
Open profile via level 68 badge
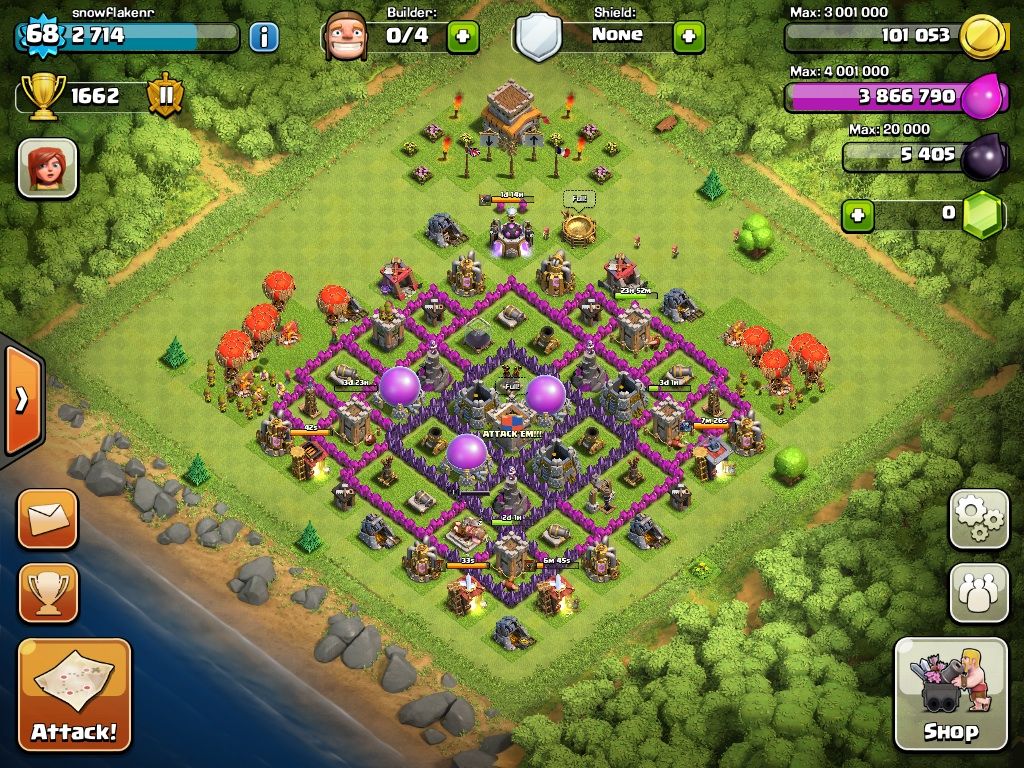(x=42, y=35)
